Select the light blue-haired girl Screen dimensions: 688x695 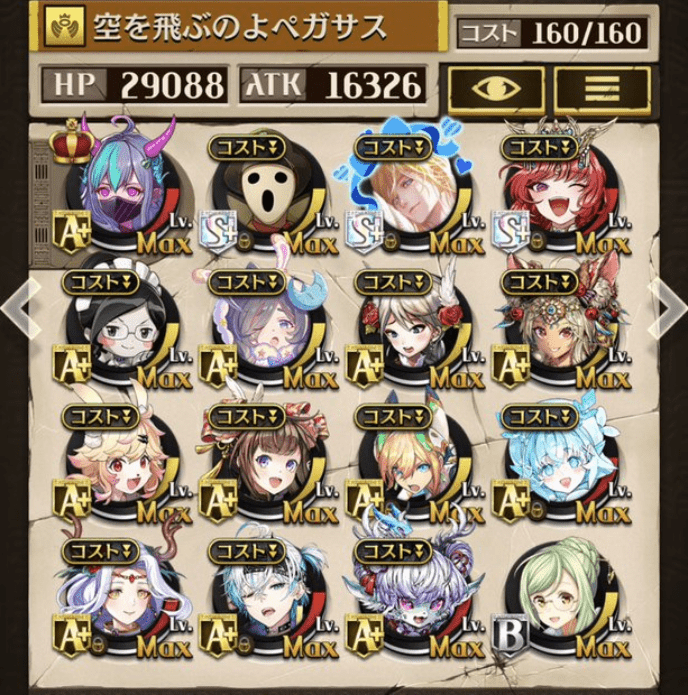555,465
